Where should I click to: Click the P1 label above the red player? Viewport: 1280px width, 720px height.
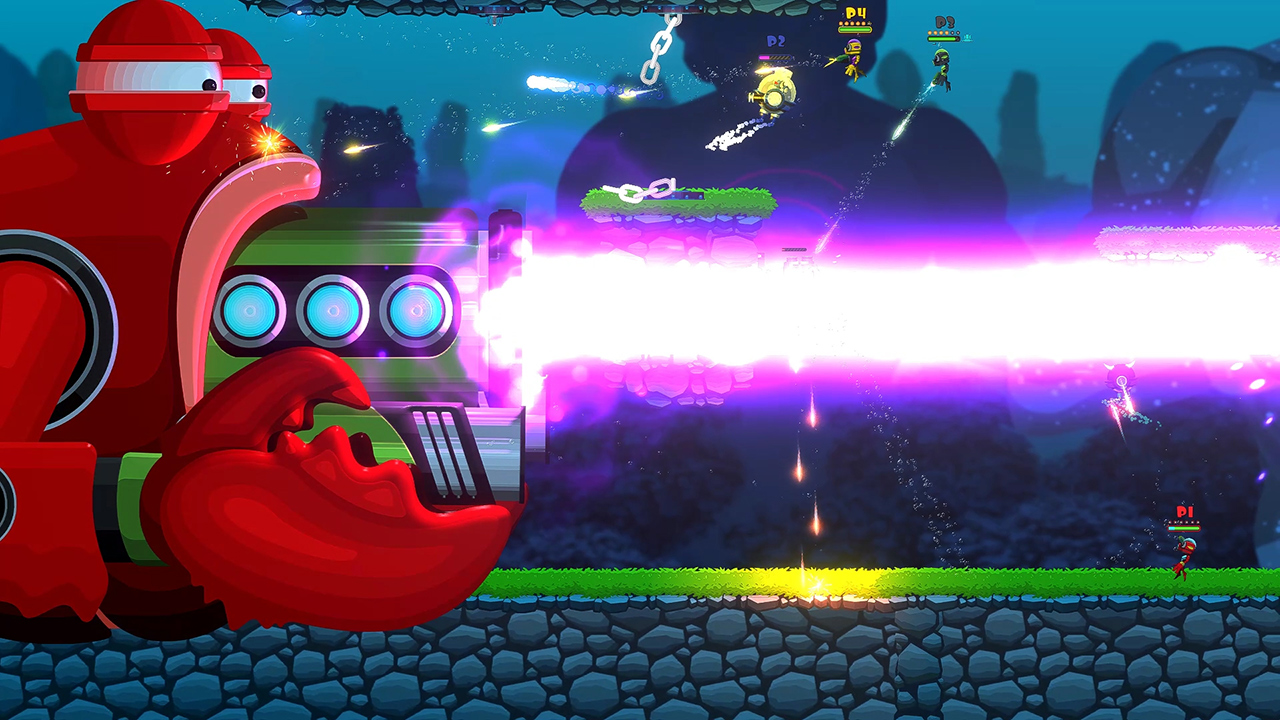1183,512
